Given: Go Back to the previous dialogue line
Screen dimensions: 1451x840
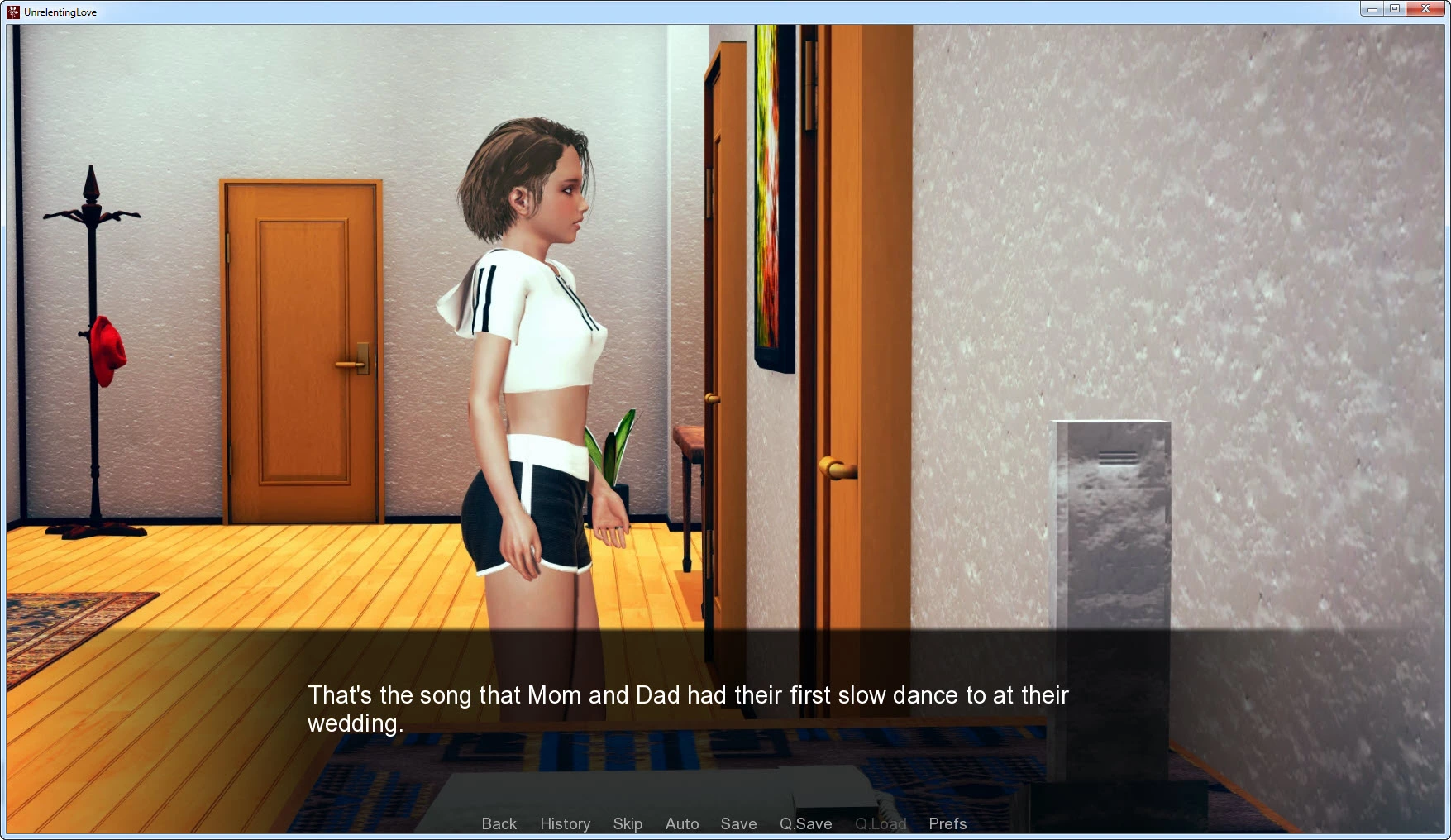Looking at the screenshot, I should 499,823.
